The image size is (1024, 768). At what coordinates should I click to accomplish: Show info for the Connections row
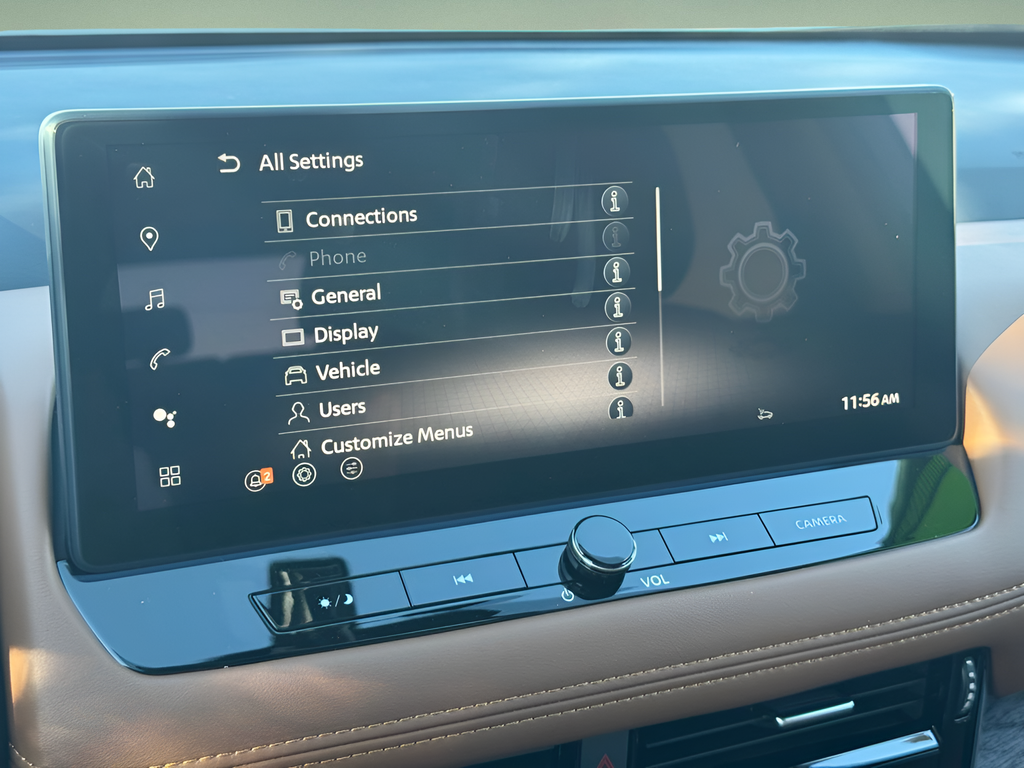pos(615,200)
